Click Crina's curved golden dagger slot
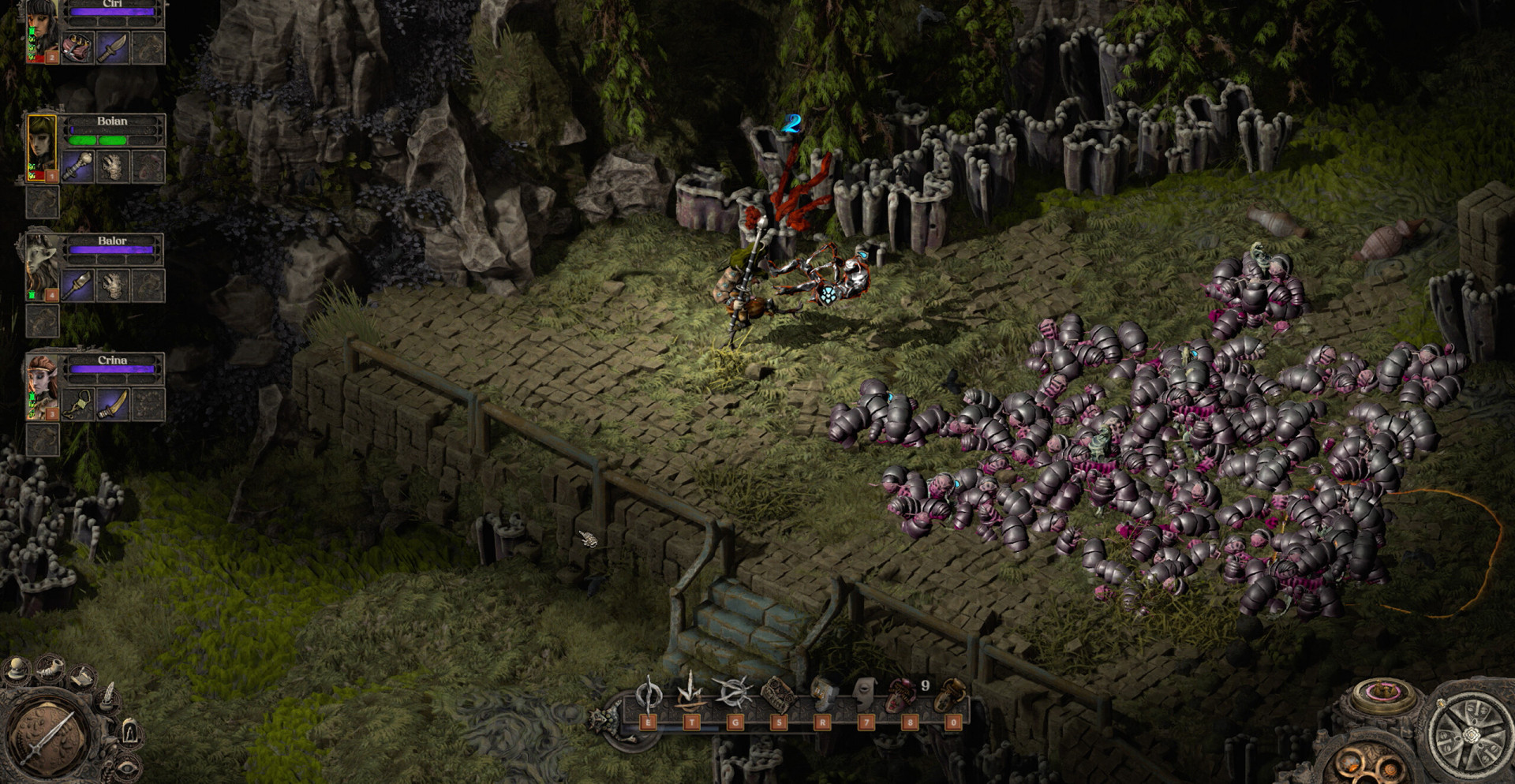 pyautogui.click(x=112, y=405)
